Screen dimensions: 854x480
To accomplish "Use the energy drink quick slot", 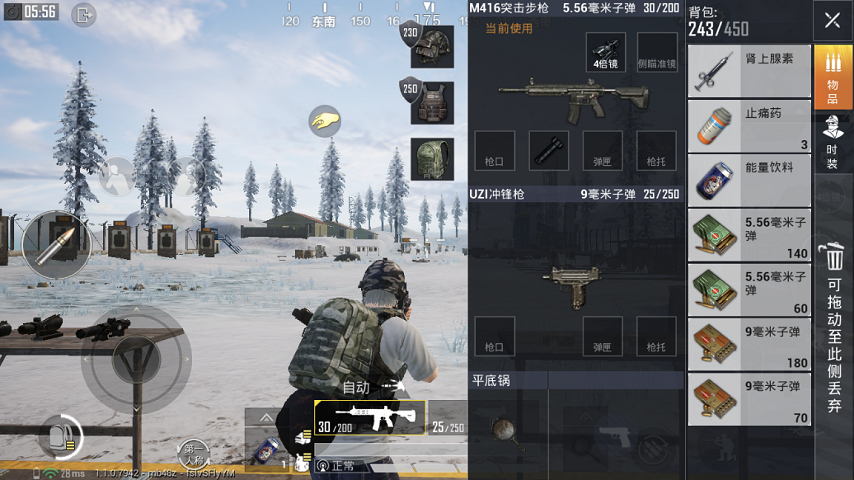I will pyautogui.click(x=262, y=451).
